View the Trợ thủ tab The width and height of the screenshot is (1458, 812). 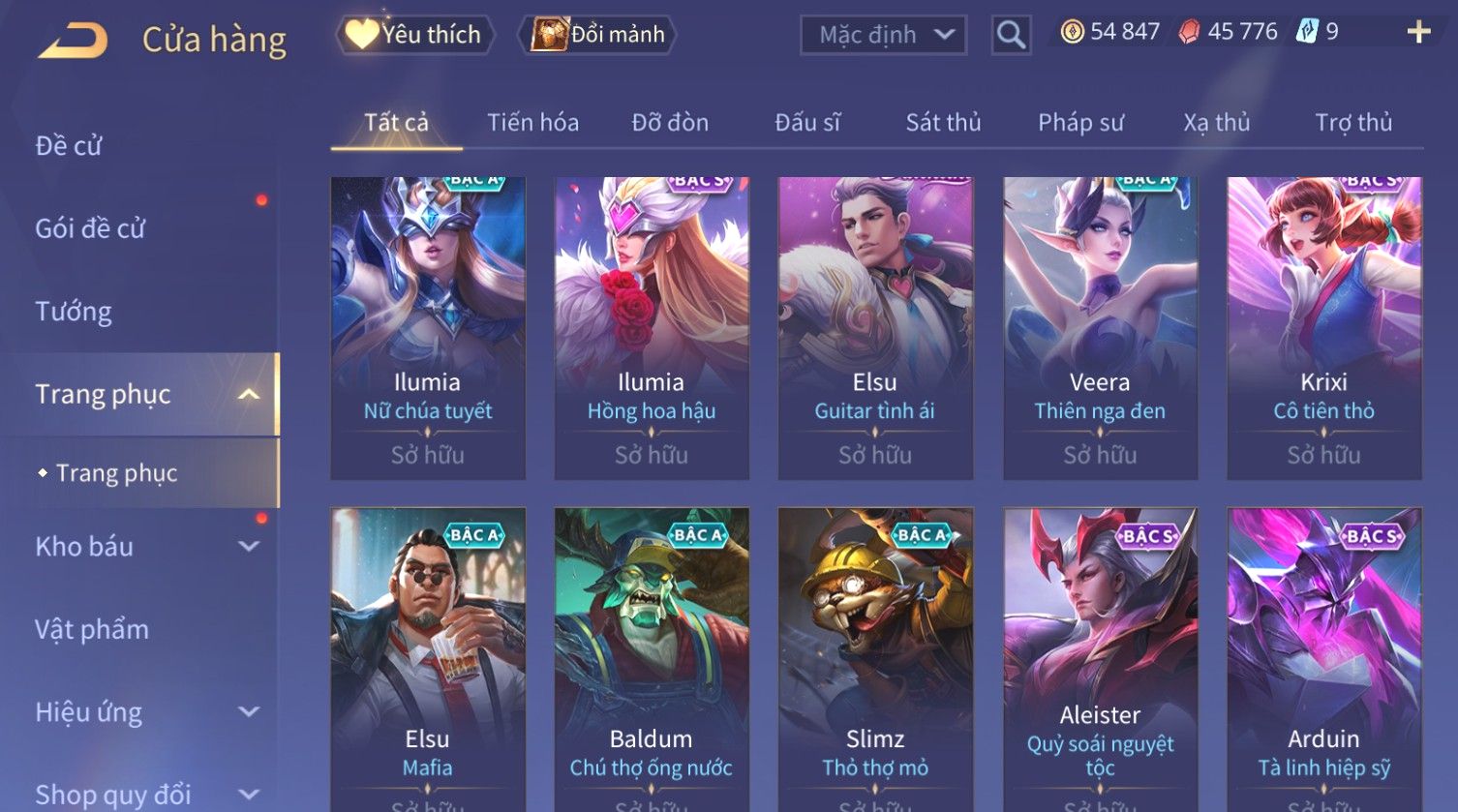(x=1353, y=123)
